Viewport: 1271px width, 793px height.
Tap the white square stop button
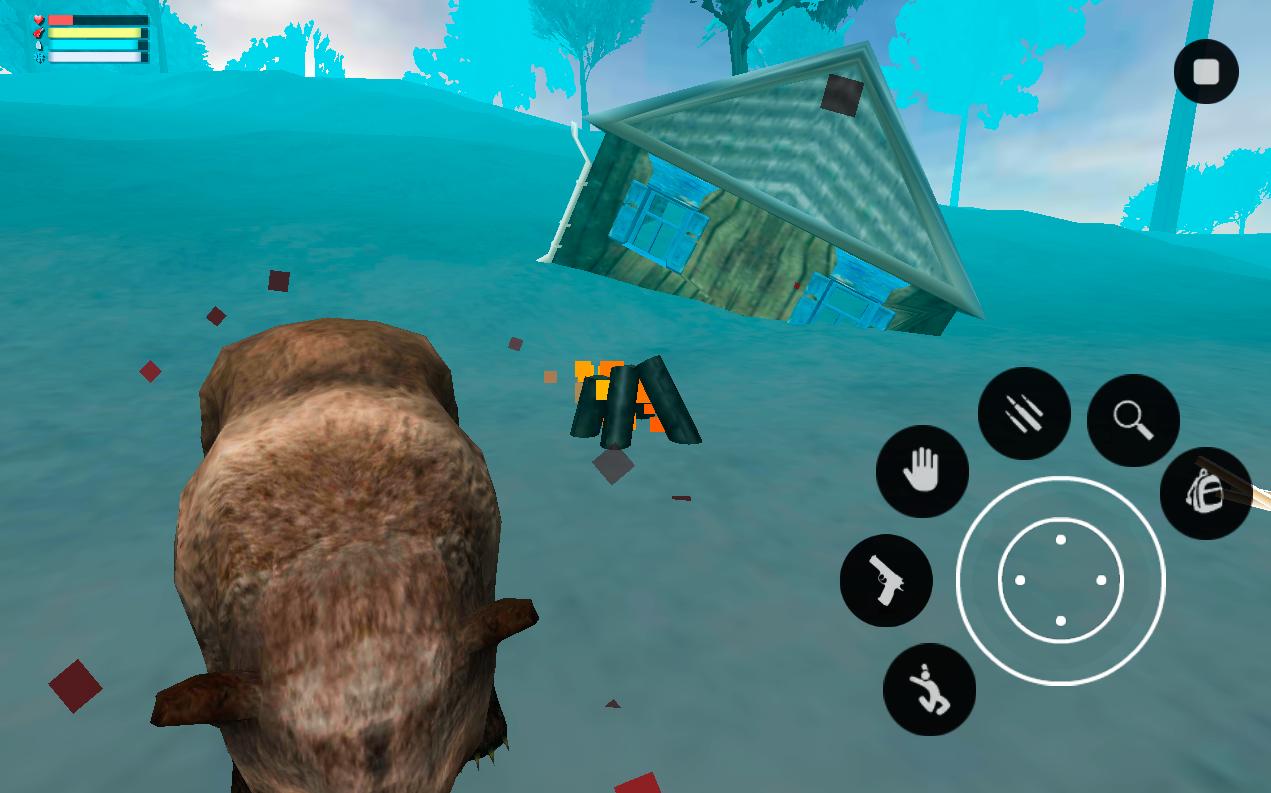1206,72
